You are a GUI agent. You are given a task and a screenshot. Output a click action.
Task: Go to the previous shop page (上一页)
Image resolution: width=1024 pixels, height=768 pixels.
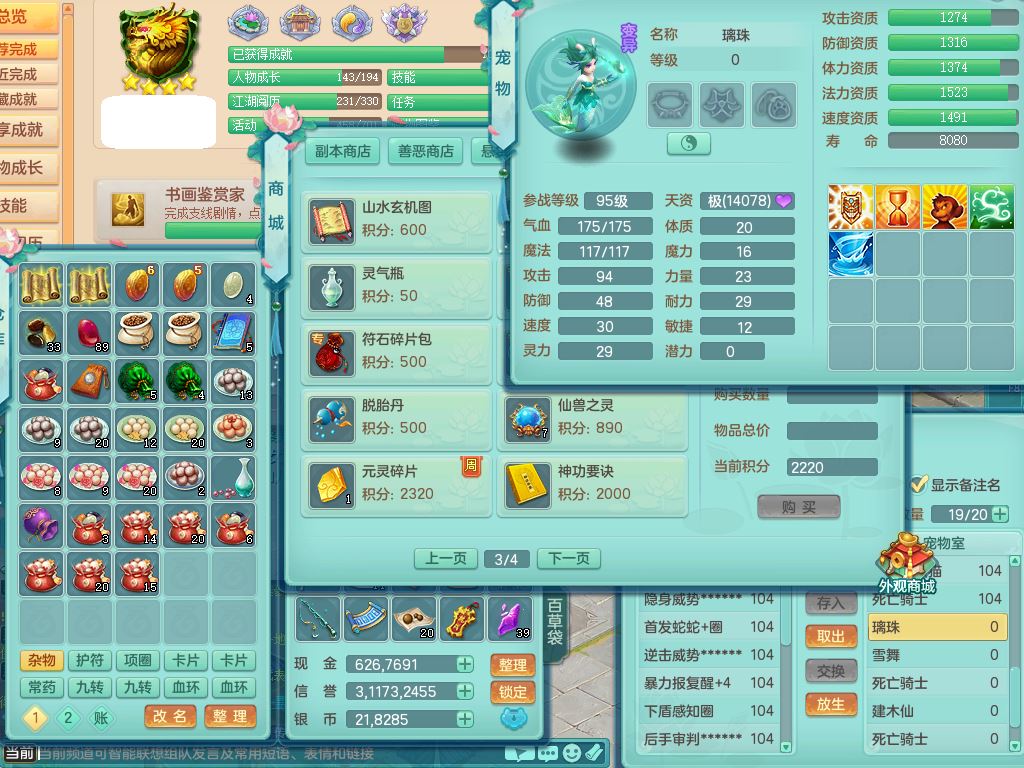click(445, 559)
